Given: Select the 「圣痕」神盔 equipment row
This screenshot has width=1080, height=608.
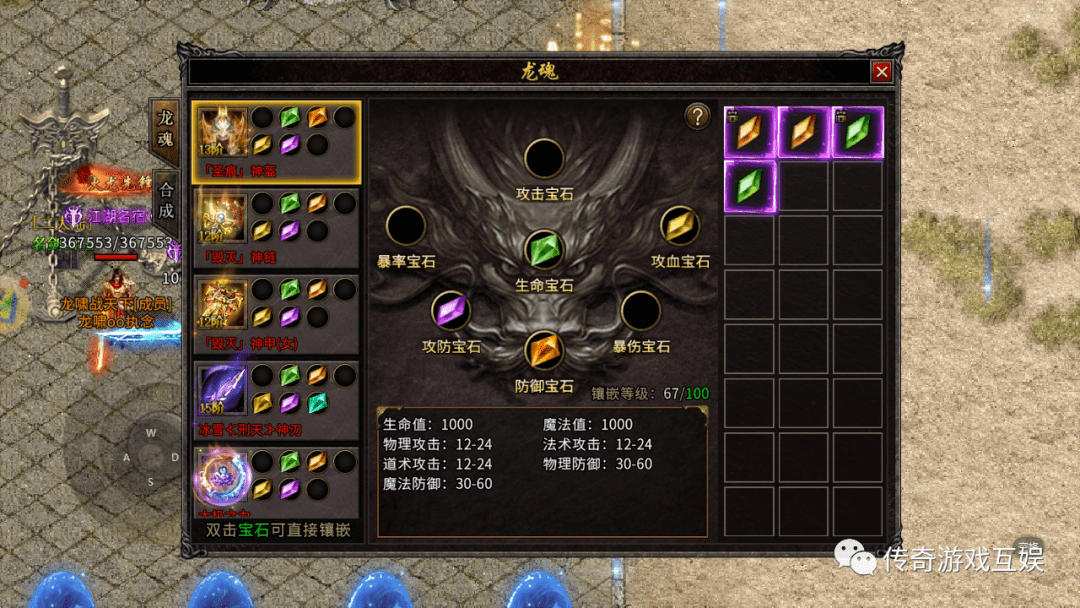Looking at the screenshot, I should pyautogui.click(x=275, y=142).
